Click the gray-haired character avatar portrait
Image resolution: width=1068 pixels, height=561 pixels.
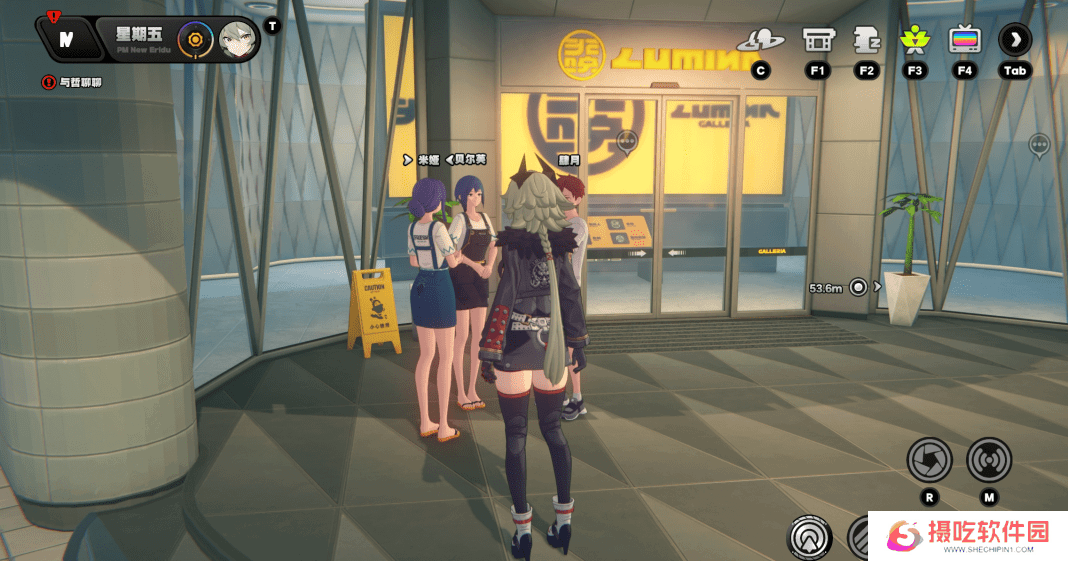[238, 40]
